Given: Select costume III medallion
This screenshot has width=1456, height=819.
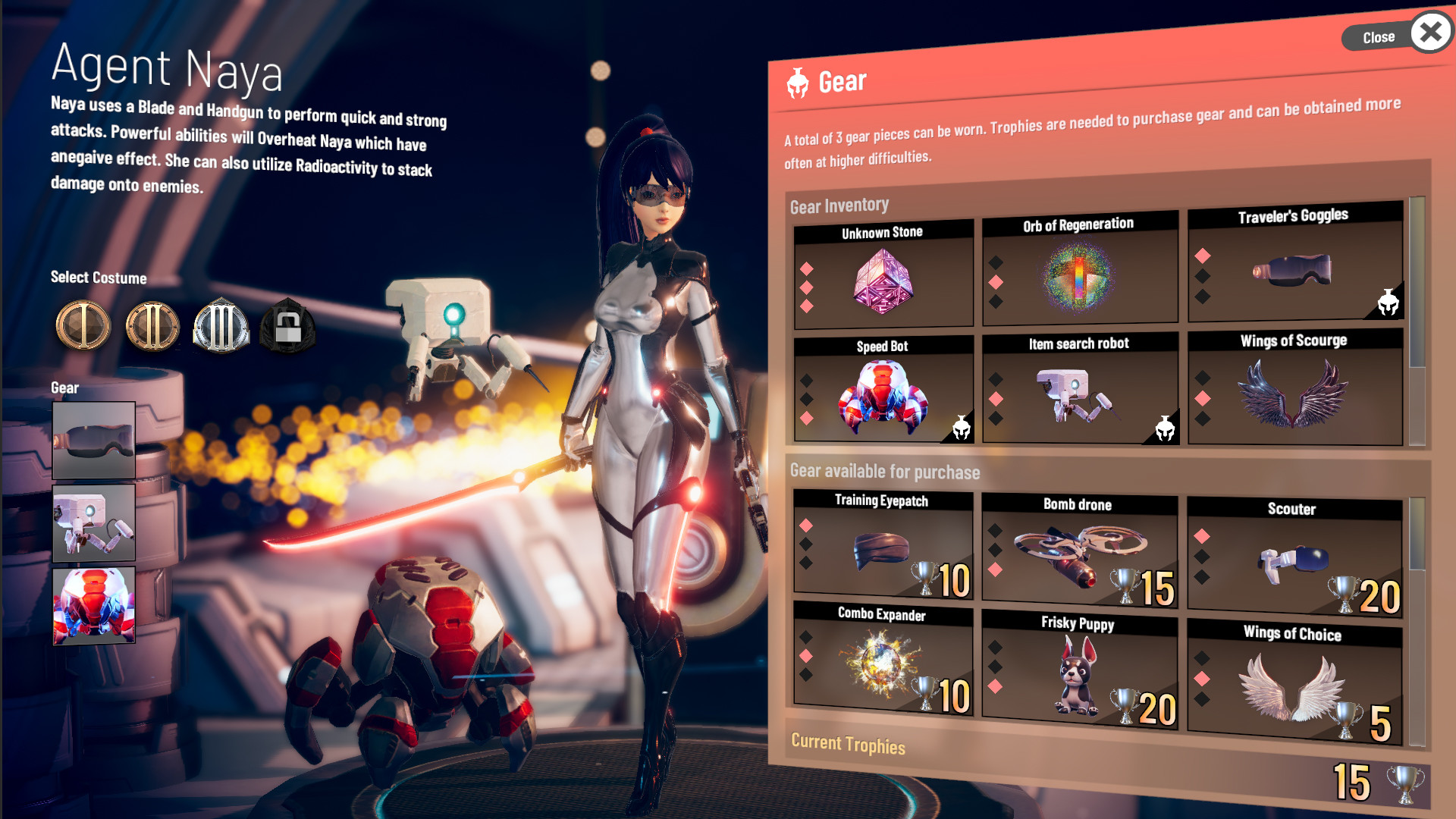Looking at the screenshot, I should pos(219,327).
